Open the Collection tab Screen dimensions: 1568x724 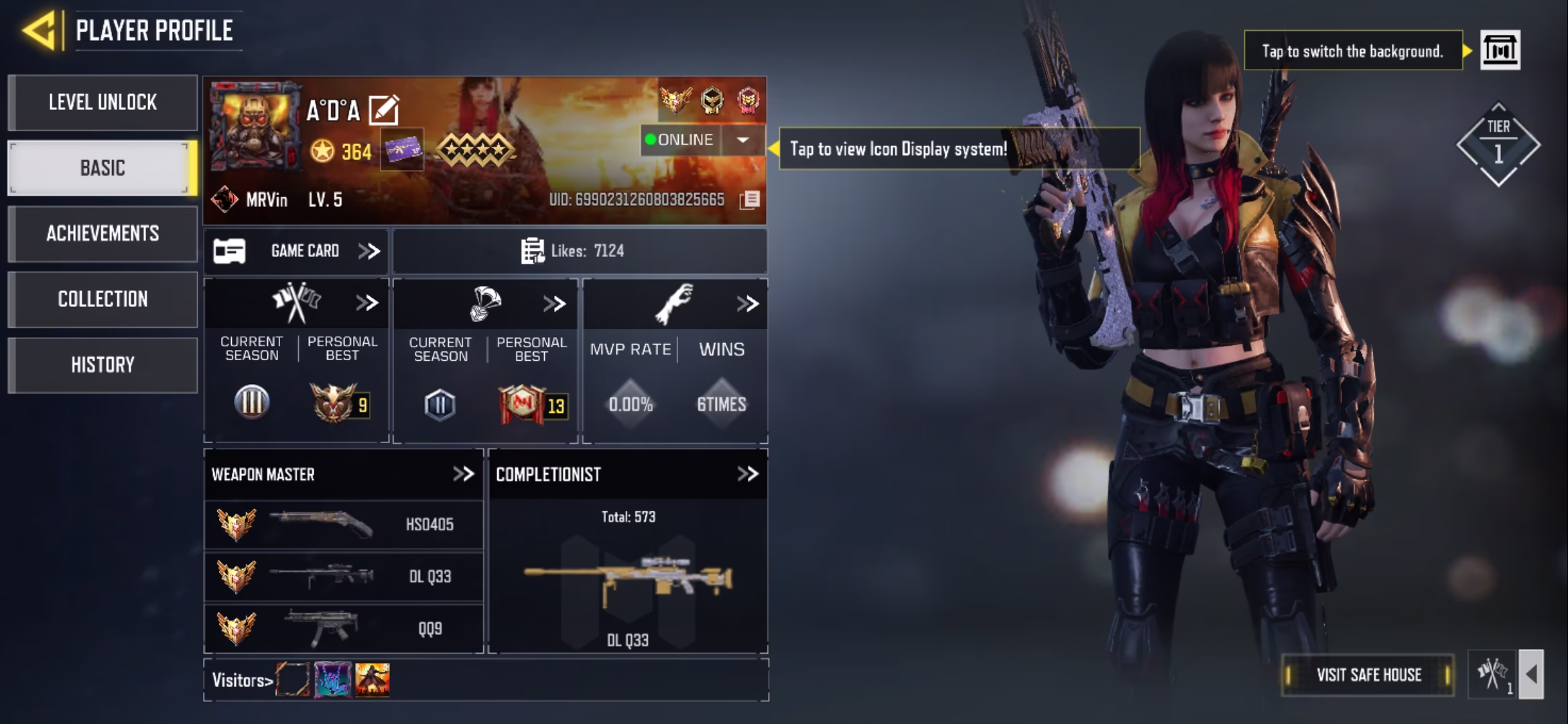[x=103, y=299]
